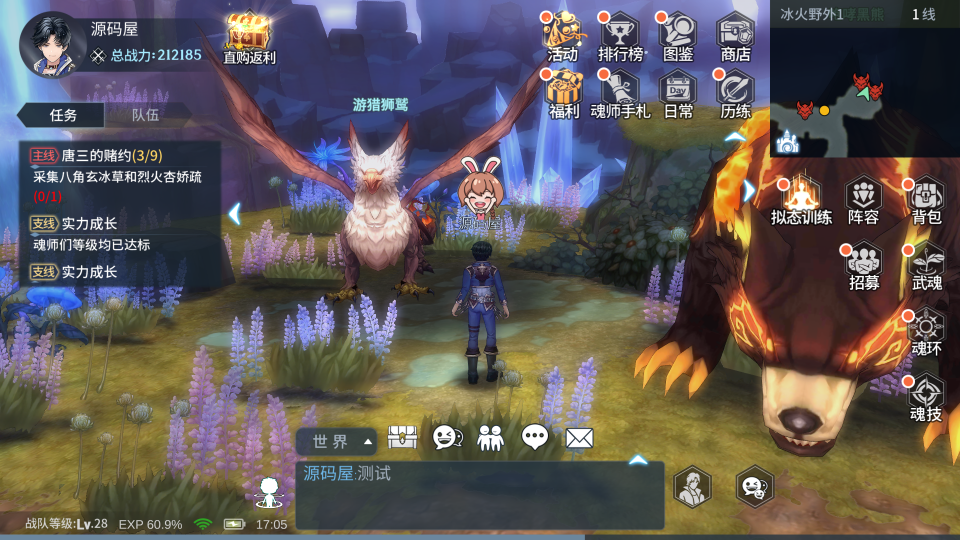Open the 魂环 soul ring menu
This screenshot has width=960, height=540.
click(926, 330)
